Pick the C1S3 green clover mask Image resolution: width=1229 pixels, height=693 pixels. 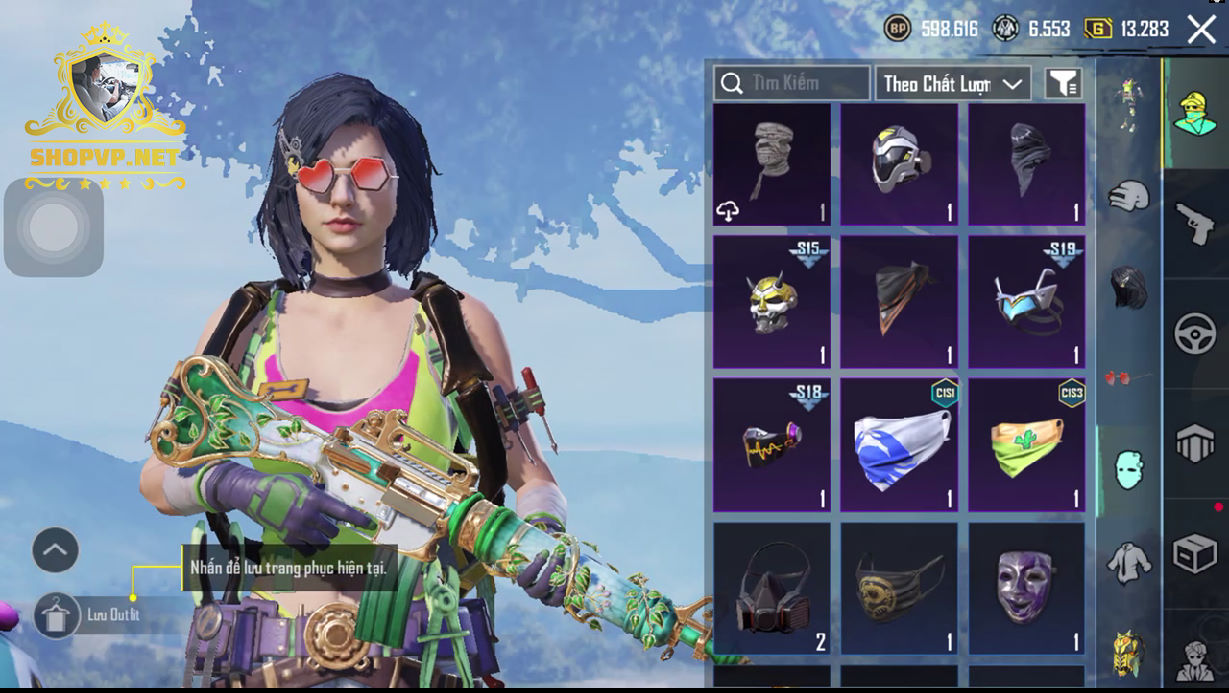1027,444
